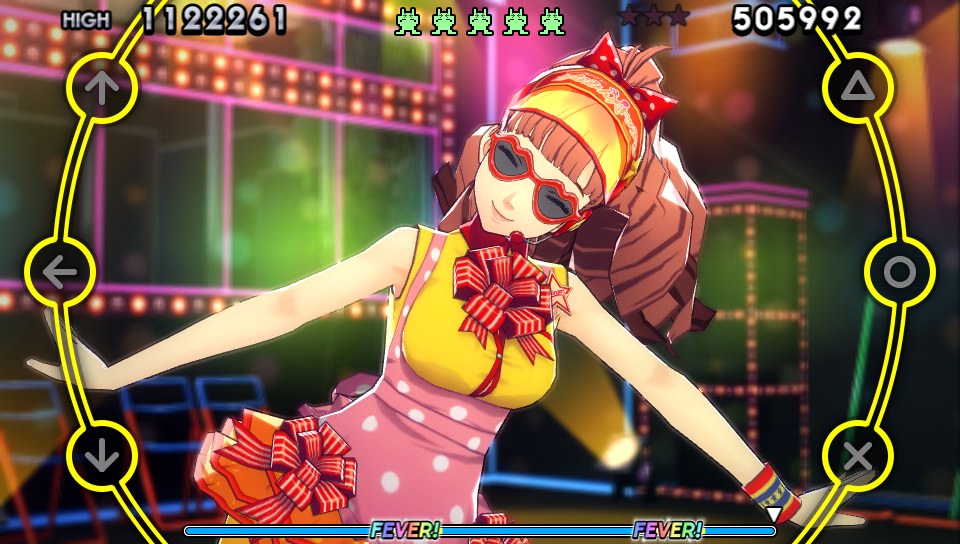
Task: Tap the up arrow note target
Action: tap(101, 88)
